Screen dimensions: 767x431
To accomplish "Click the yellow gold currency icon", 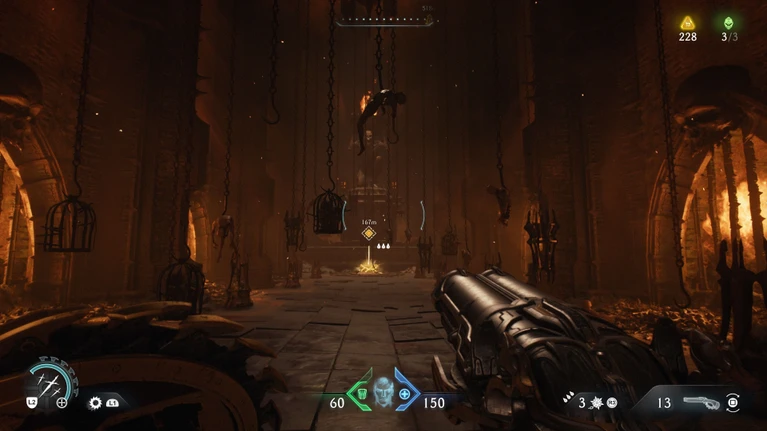I will click(687, 23).
